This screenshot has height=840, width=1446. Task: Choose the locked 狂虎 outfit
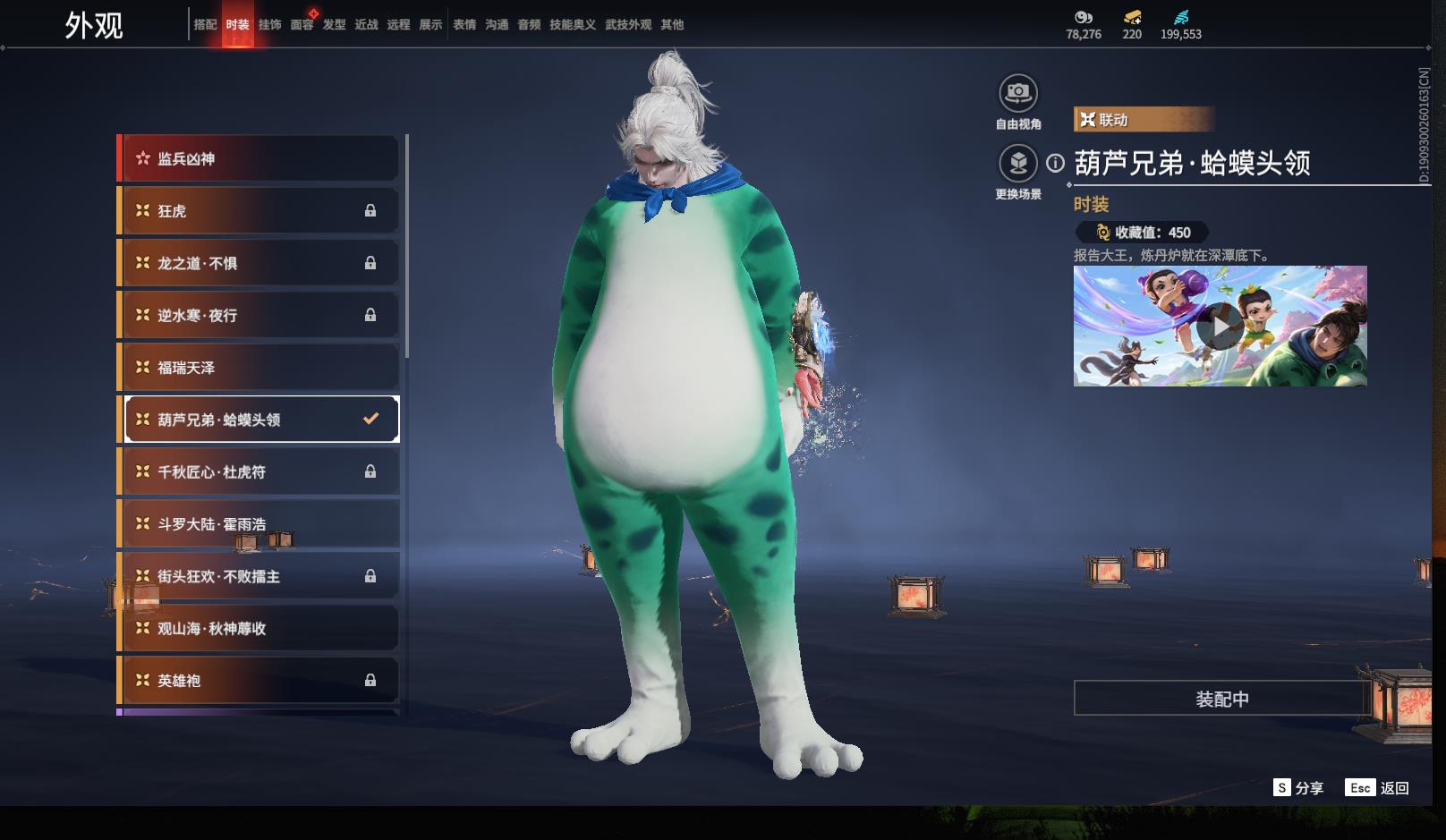pyautogui.click(x=259, y=211)
